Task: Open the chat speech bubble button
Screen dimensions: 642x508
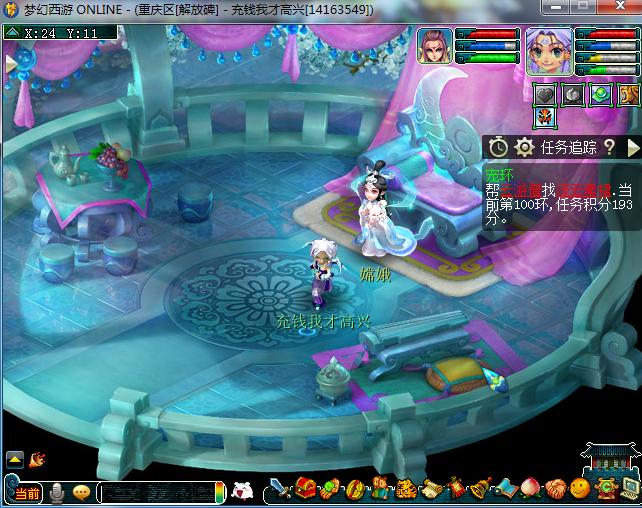Action: click(x=81, y=492)
